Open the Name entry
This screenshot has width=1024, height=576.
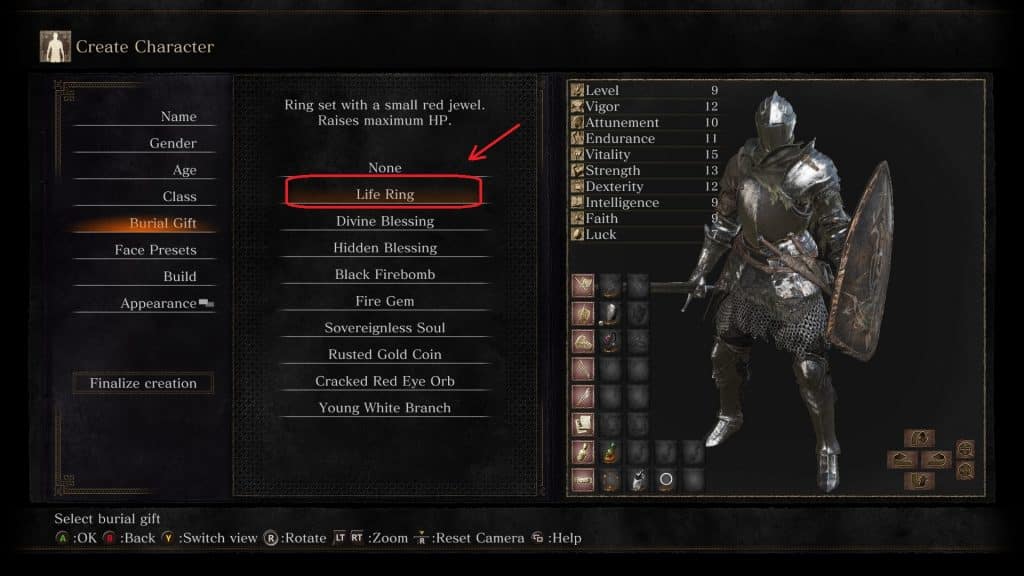click(x=178, y=117)
